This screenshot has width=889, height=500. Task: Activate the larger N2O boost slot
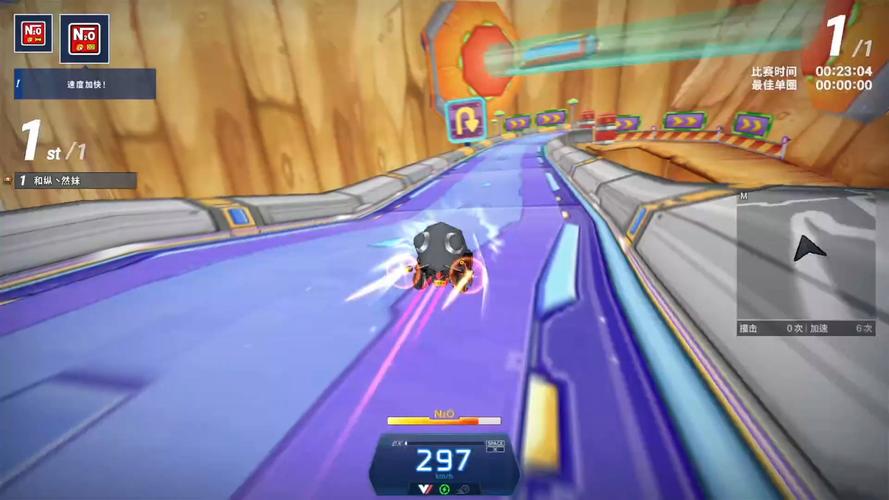point(84,39)
